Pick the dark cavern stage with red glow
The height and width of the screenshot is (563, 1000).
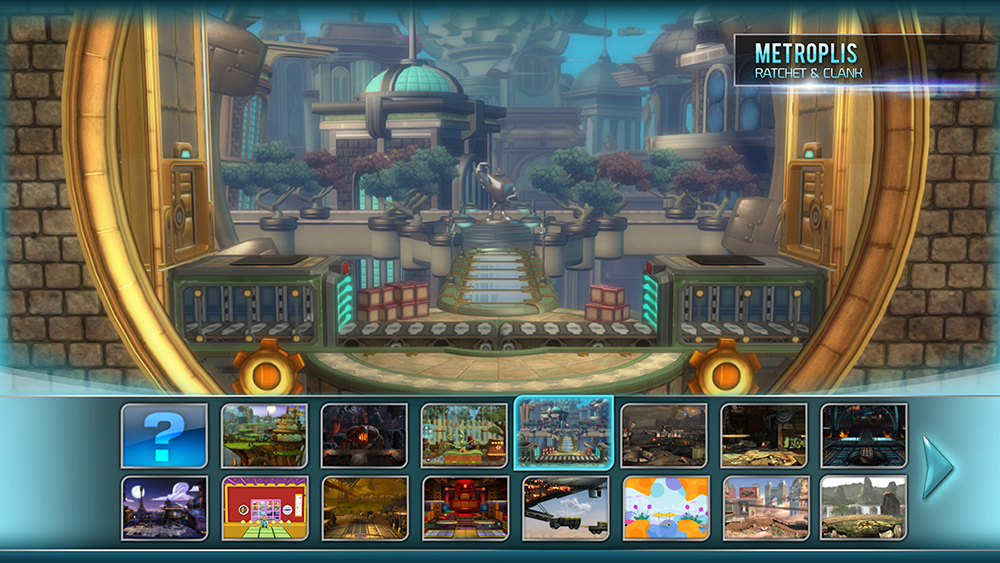(364, 435)
